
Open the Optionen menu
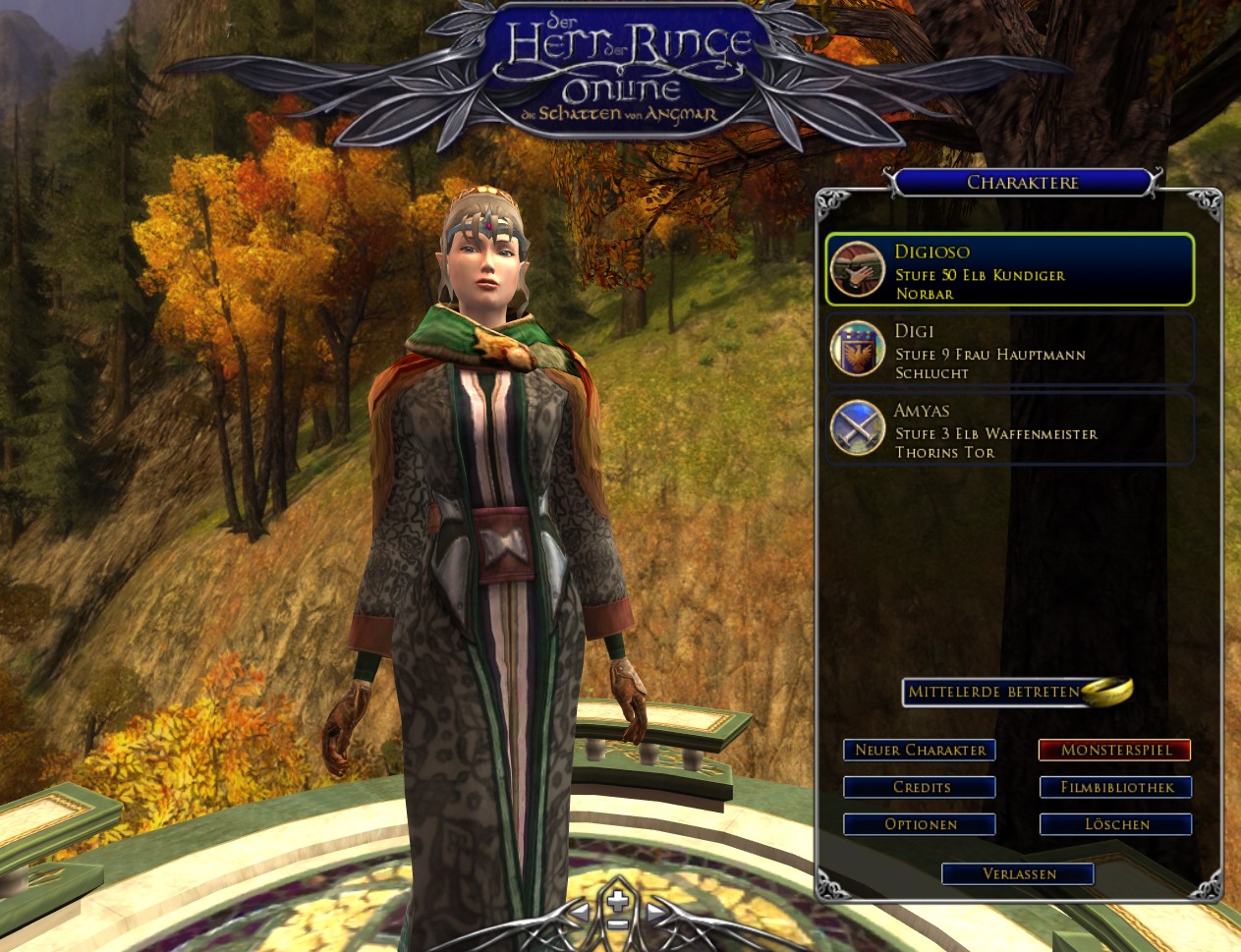(920, 824)
